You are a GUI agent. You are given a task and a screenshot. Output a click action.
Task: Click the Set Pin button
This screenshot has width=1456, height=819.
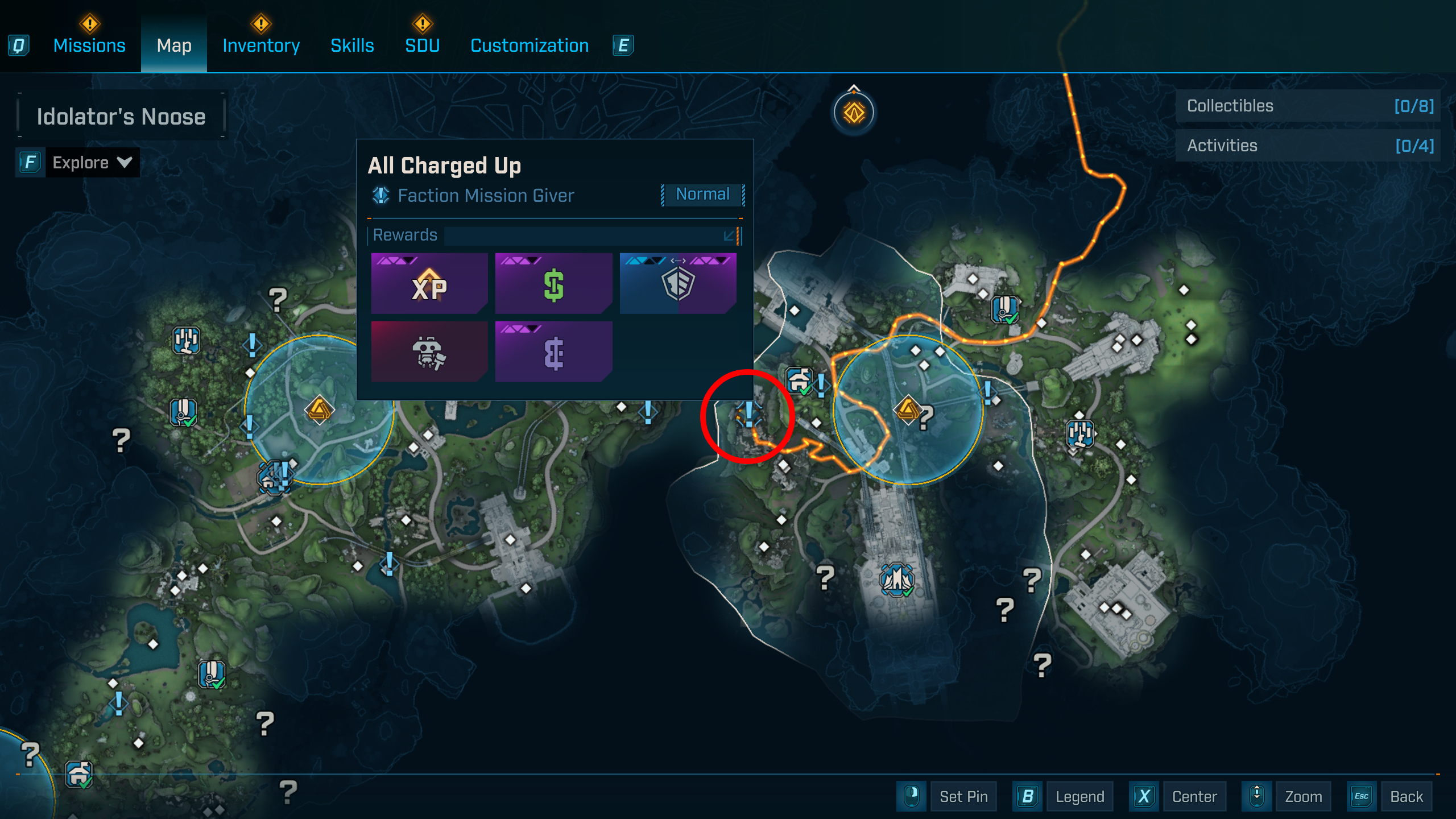click(x=963, y=796)
